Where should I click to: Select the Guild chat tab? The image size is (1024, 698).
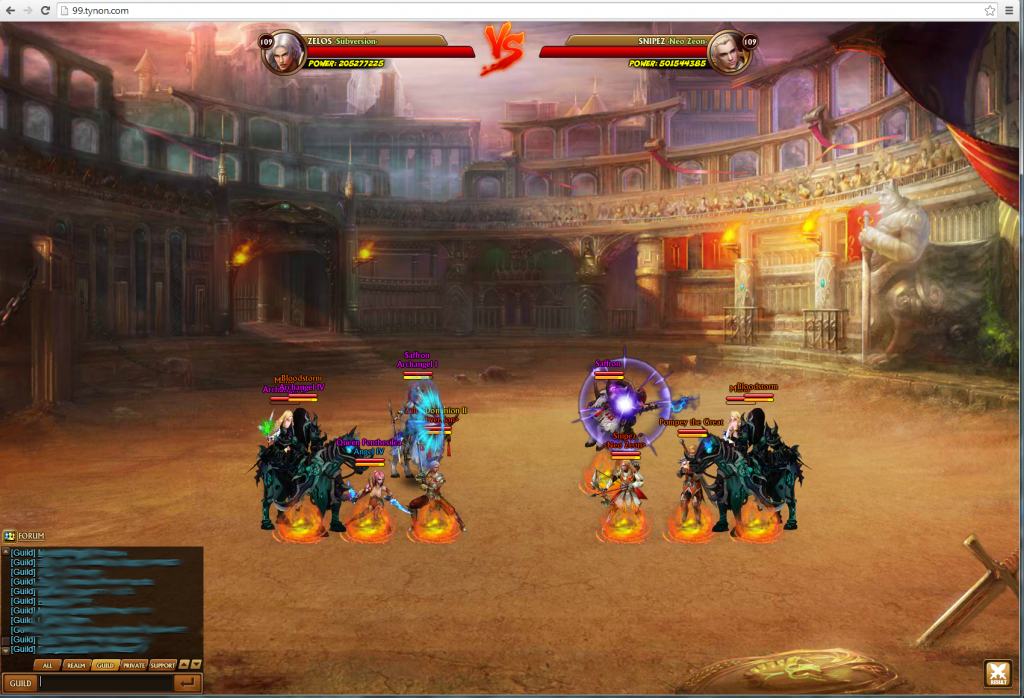pyautogui.click(x=104, y=665)
